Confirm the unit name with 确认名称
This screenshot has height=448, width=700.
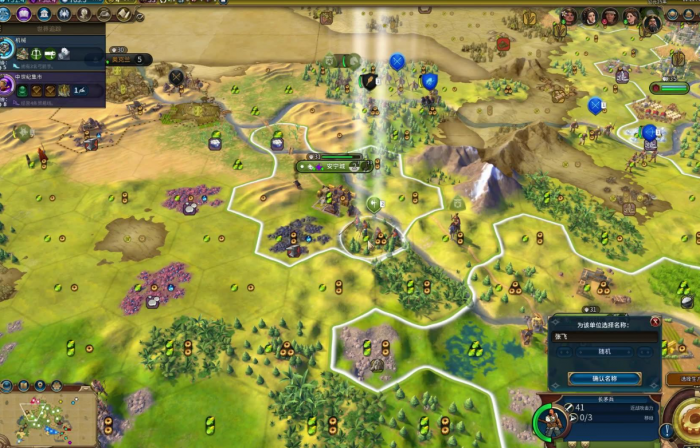point(604,378)
